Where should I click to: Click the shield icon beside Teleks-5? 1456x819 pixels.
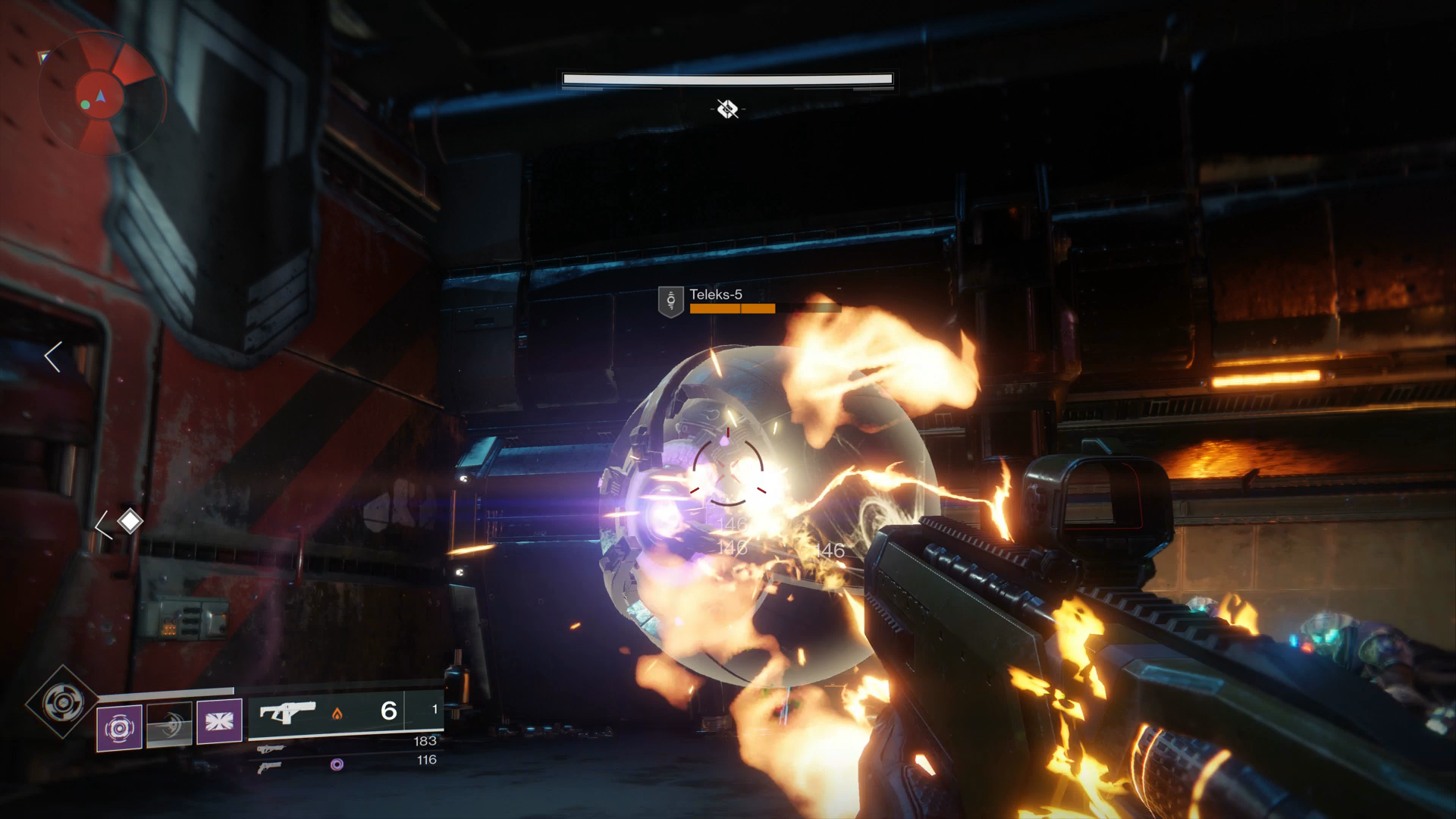tap(671, 301)
